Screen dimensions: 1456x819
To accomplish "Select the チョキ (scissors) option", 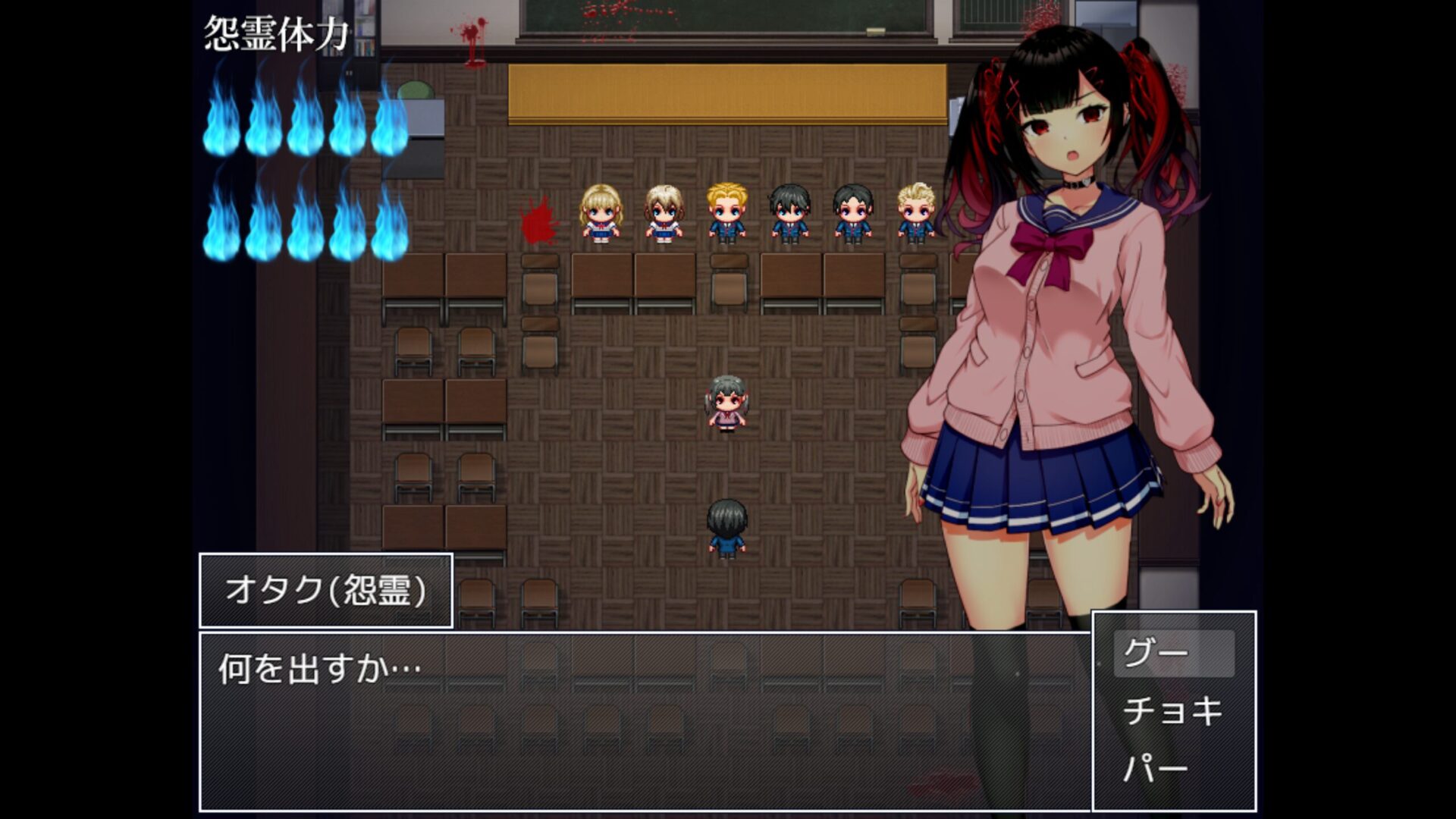I will (x=1172, y=711).
